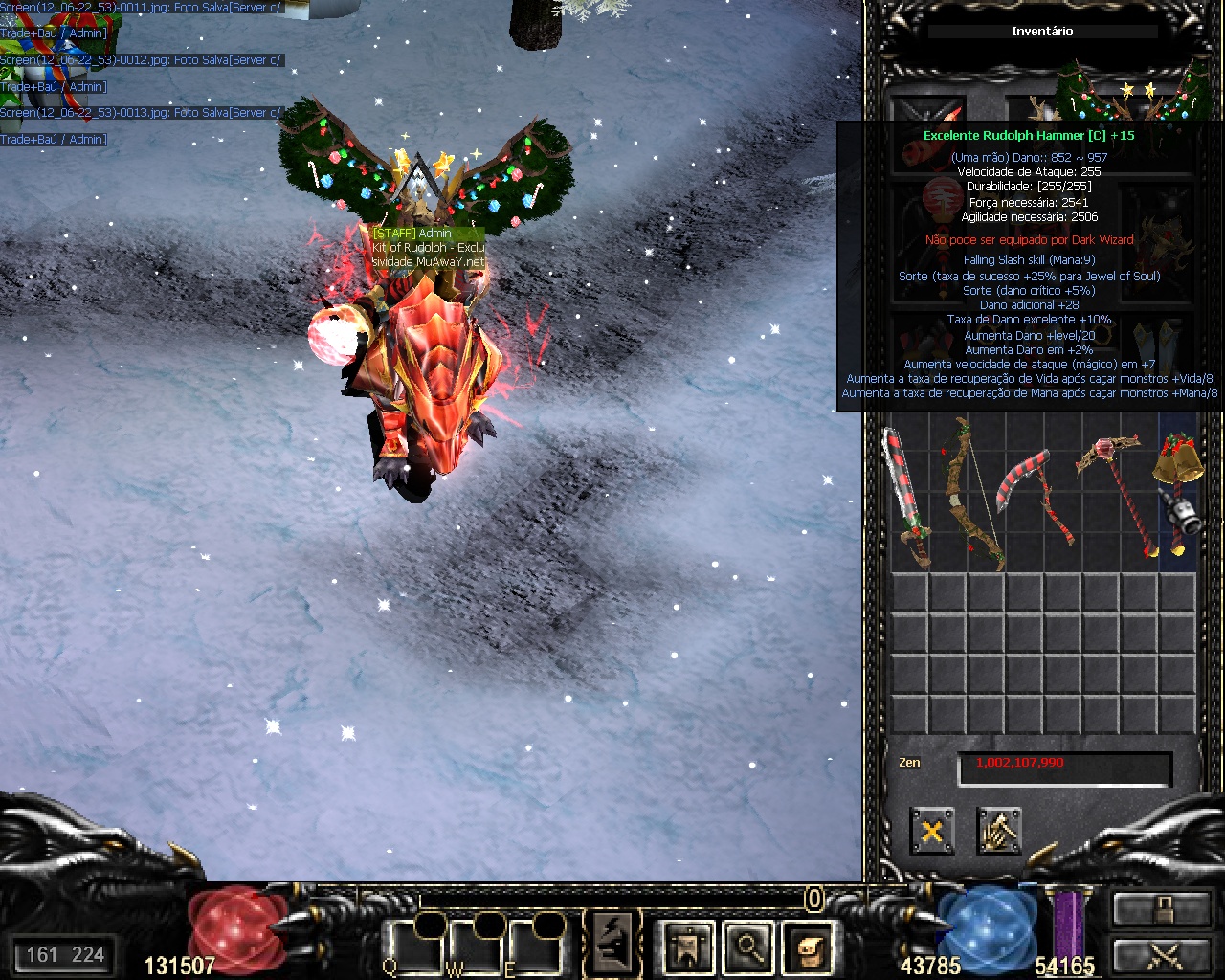Select the red-black striped scythe item

coord(1036,498)
